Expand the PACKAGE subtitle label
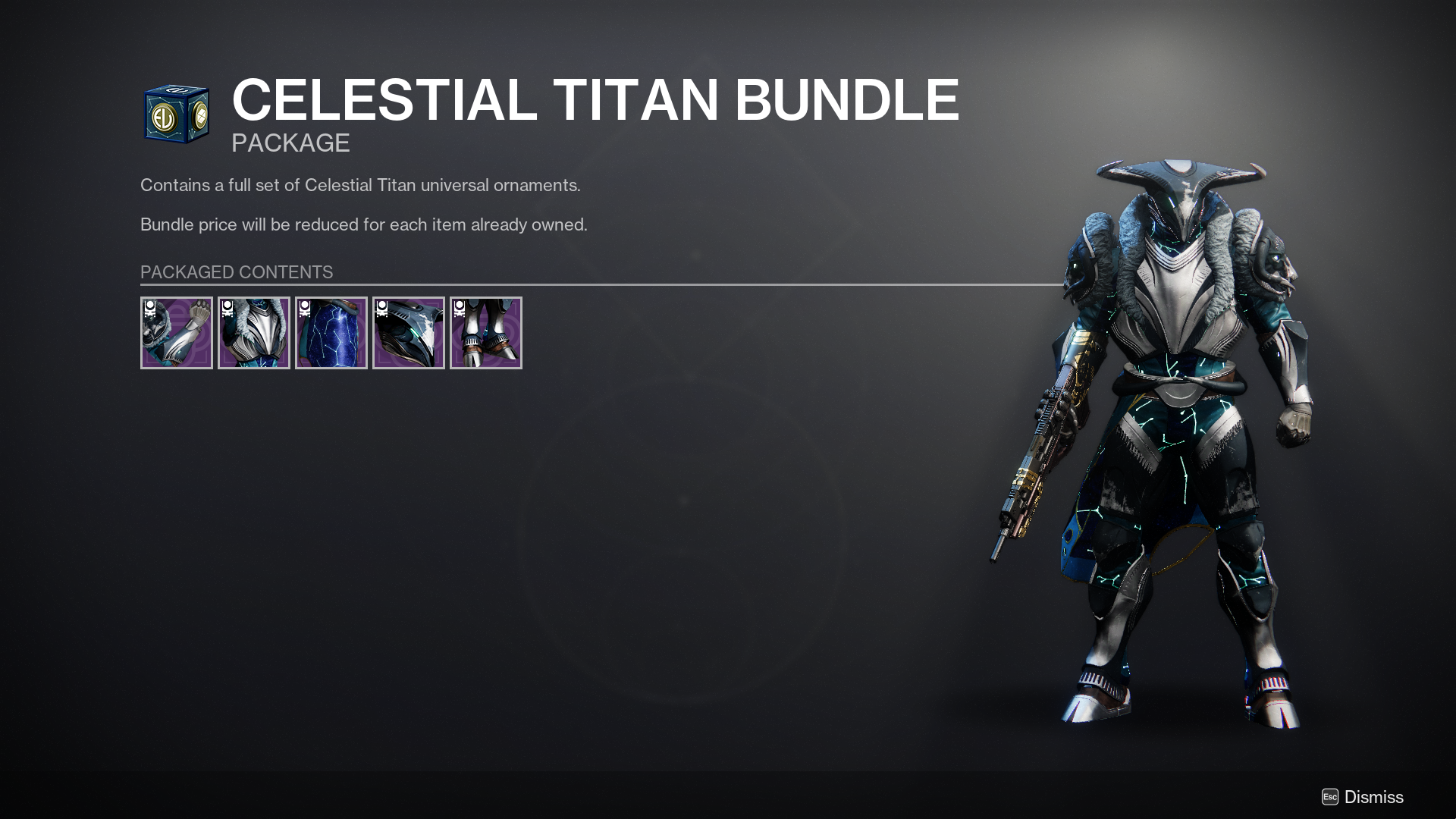Viewport: 1456px width, 819px height. [291, 143]
